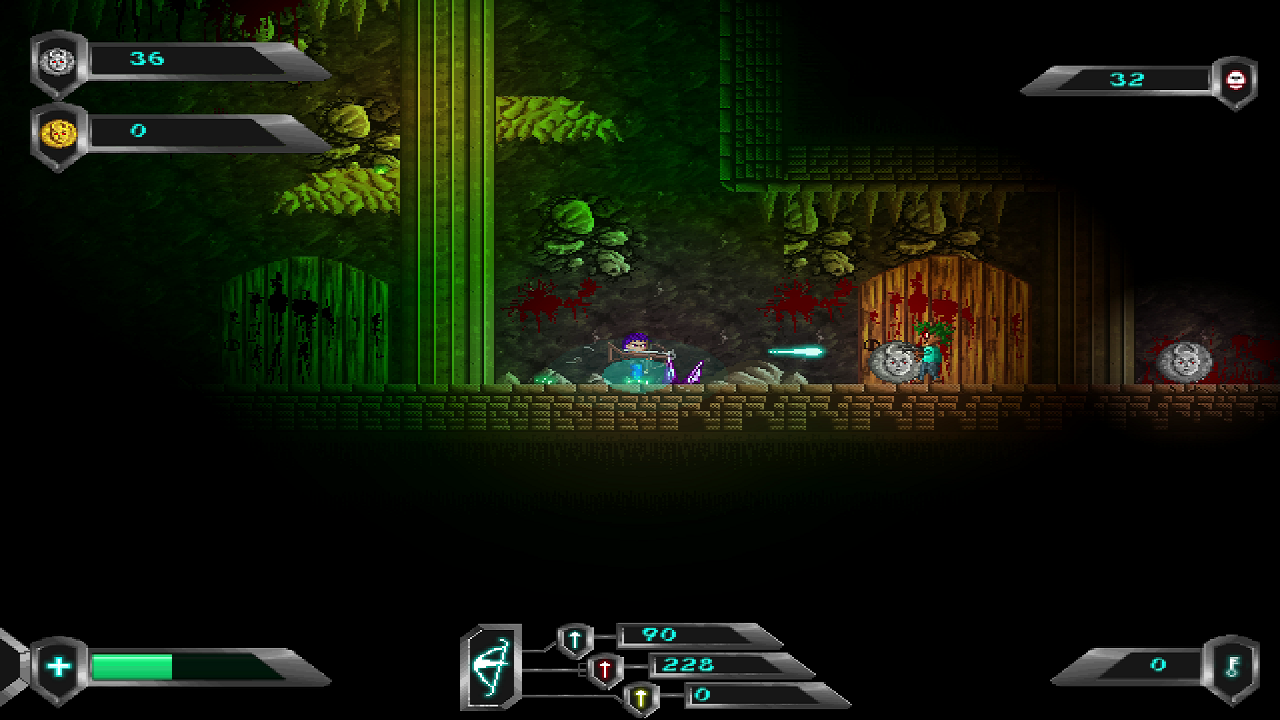This screenshot has width=1280, height=720.
Task: Select the gold coin currency icon
Action: [x=58, y=131]
